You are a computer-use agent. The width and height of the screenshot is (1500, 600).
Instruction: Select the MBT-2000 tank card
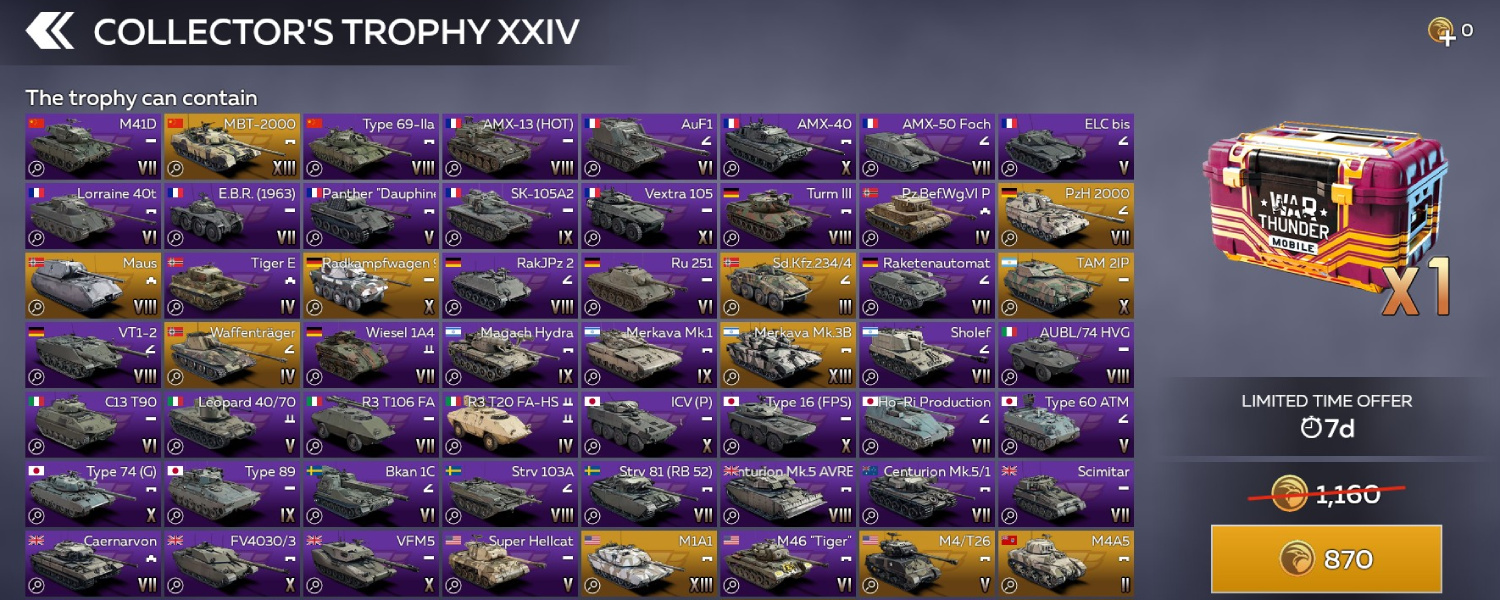(233, 147)
